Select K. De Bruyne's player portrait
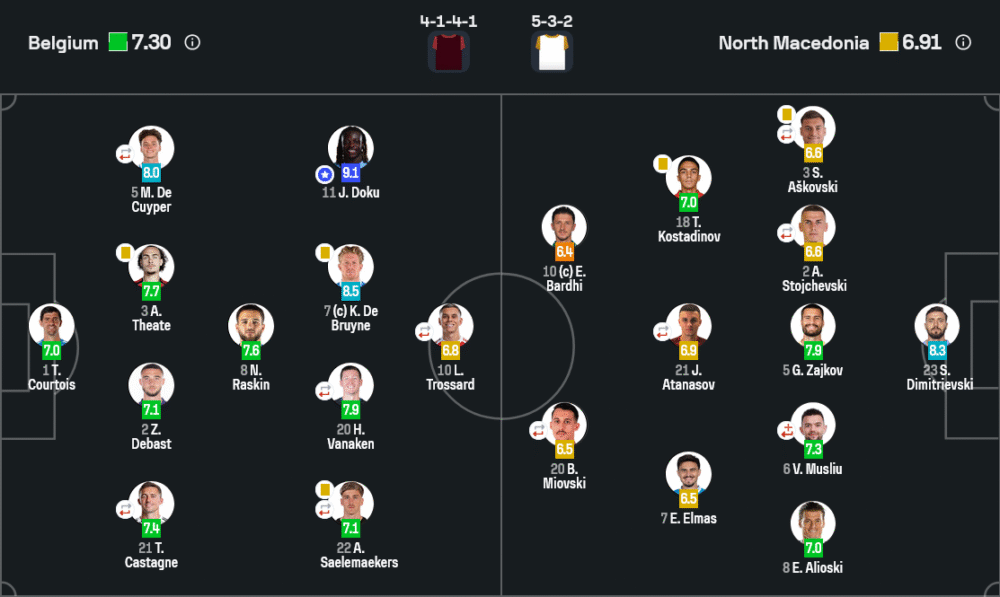The height and width of the screenshot is (597, 1000). [x=351, y=266]
